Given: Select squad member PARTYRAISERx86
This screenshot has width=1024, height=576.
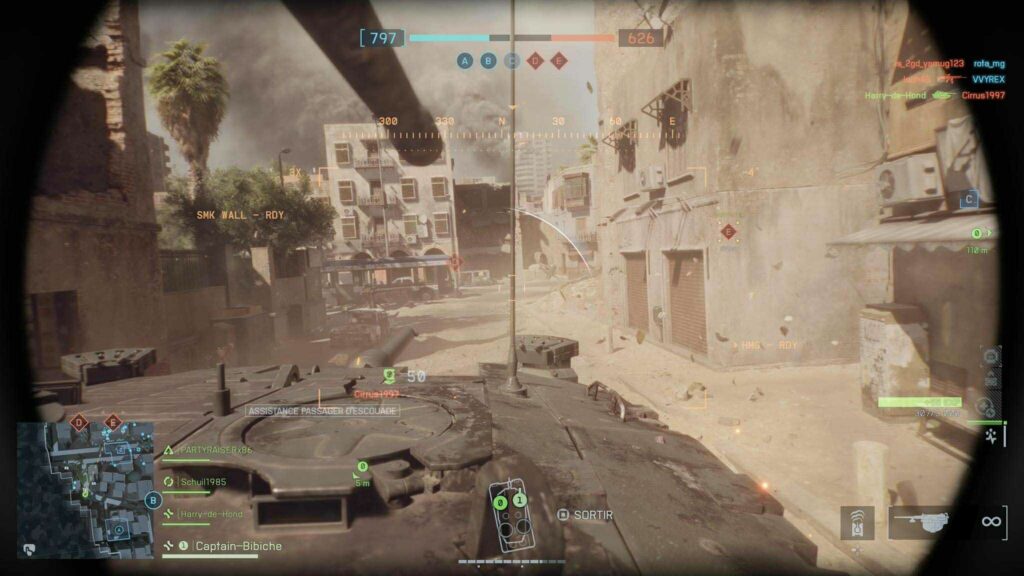Looking at the screenshot, I should click(214, 451).
